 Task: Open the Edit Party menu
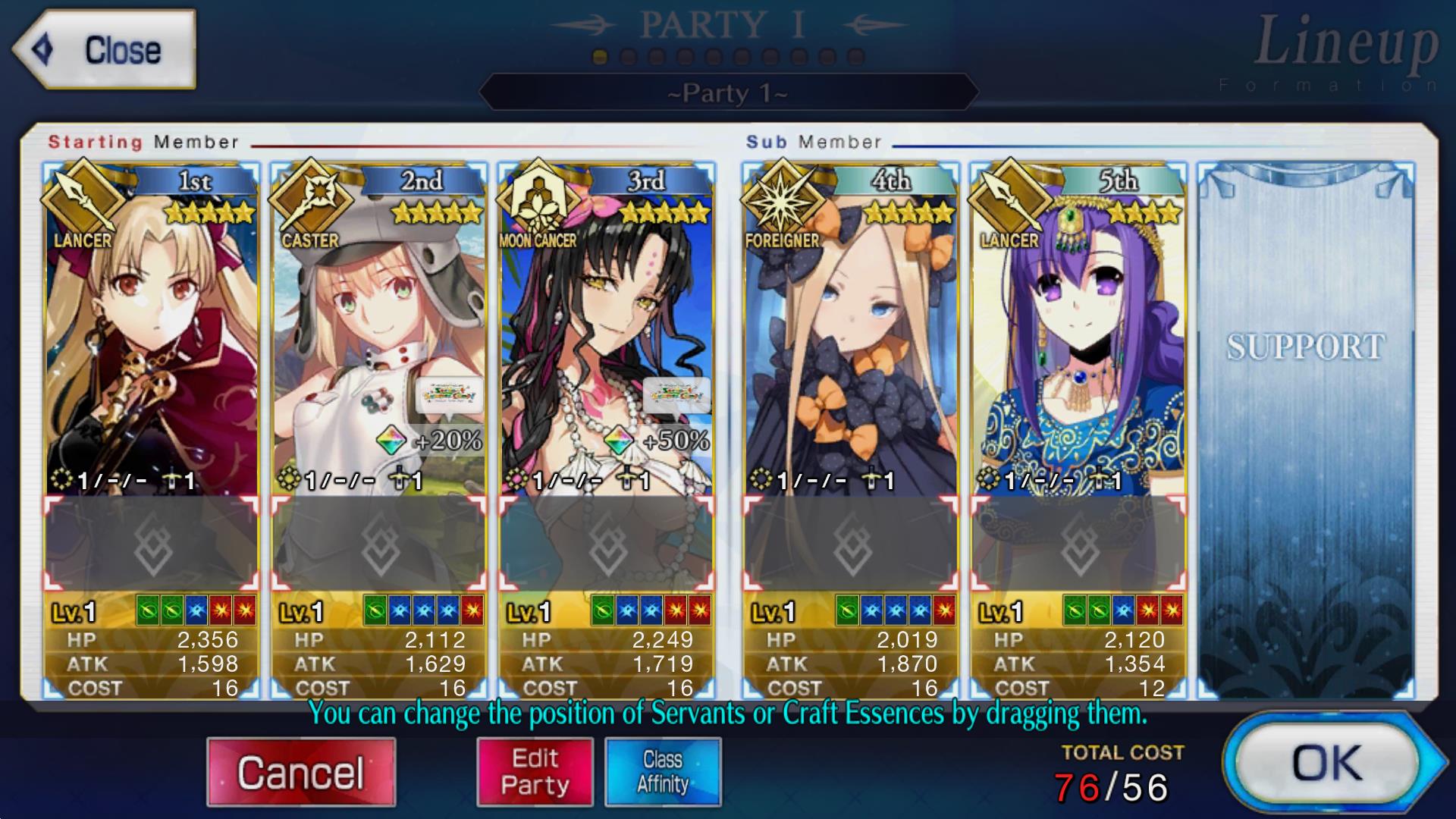coord(535,772)
